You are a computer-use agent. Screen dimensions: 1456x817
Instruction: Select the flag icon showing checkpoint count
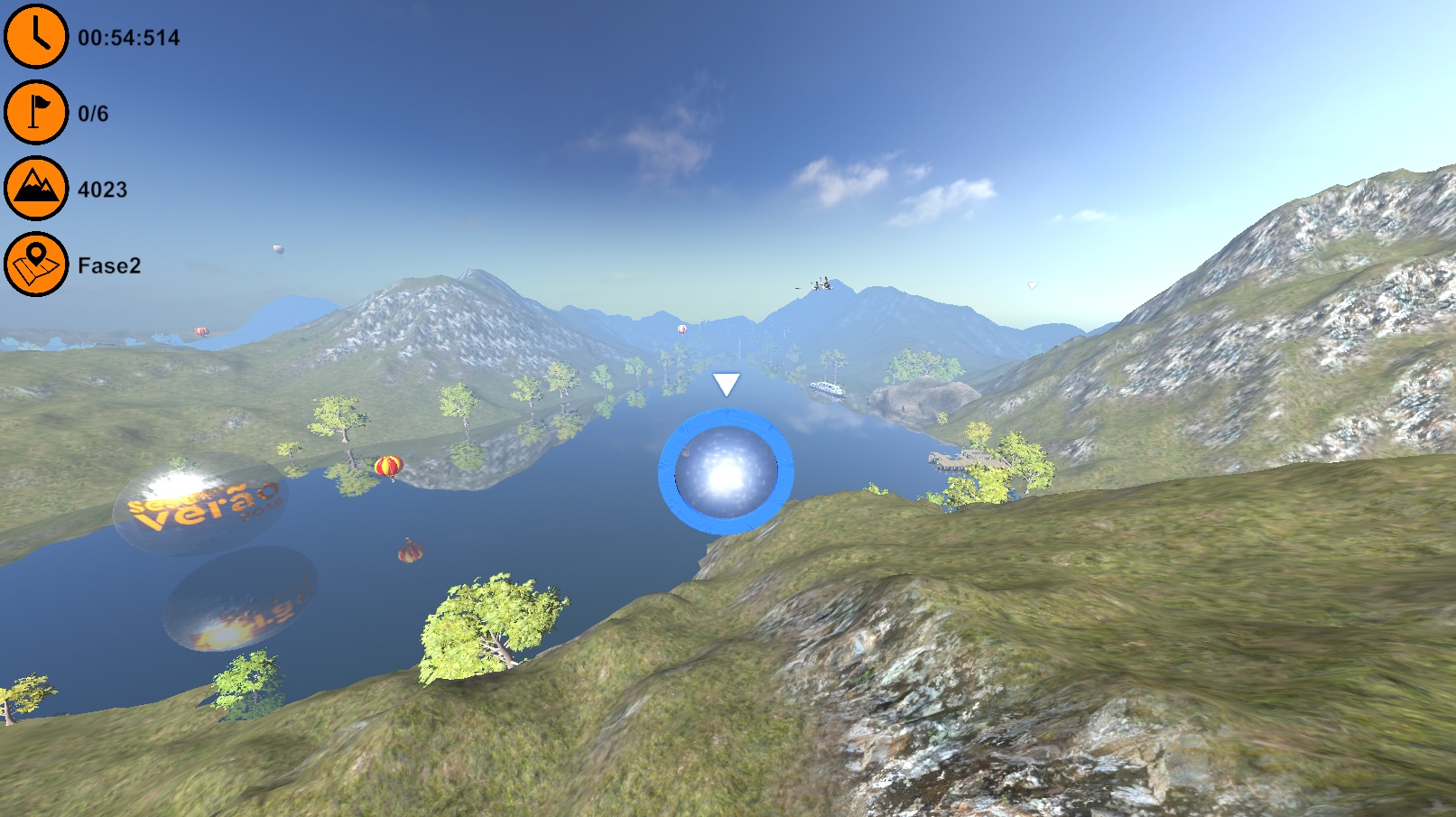click(x=34, y=114)
